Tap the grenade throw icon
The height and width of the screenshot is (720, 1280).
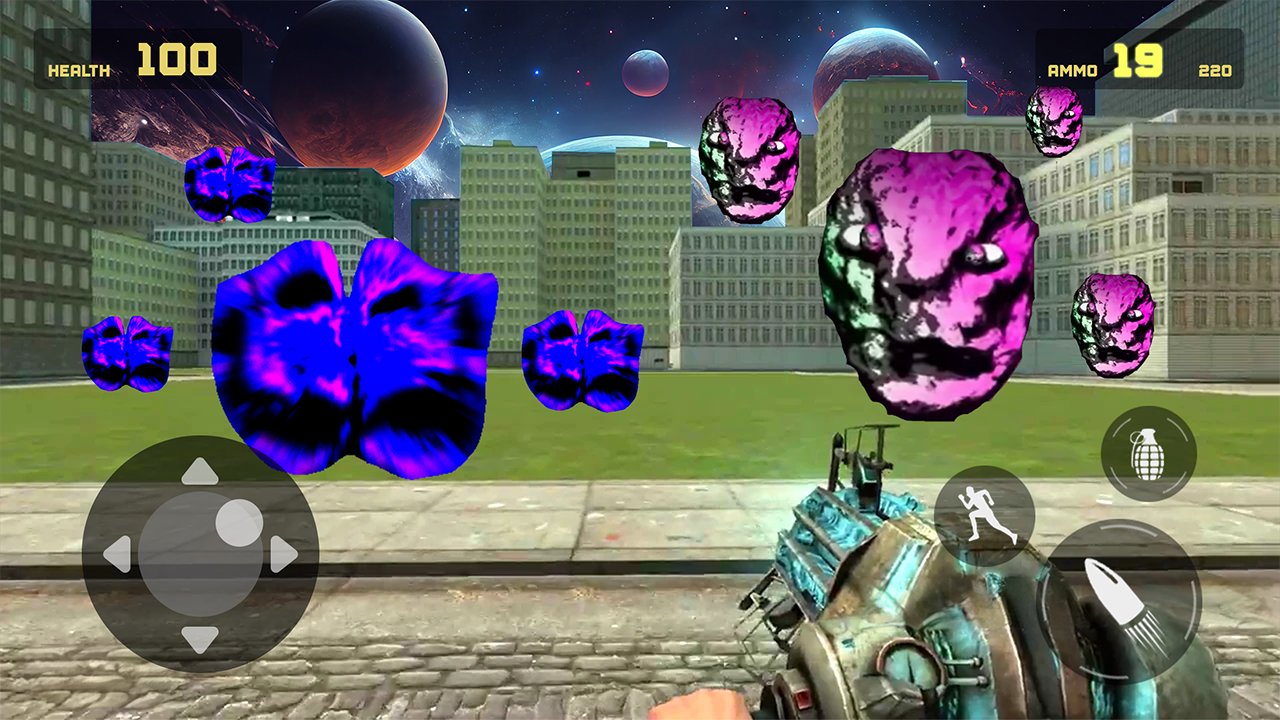coord(1150,452)
